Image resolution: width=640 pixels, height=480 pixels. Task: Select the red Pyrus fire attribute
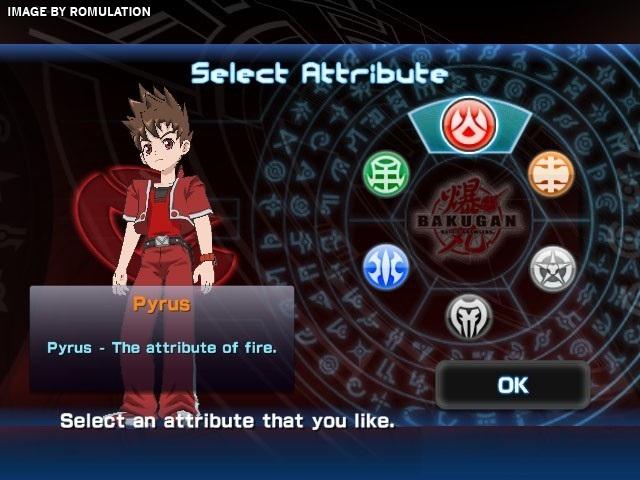coord(468,125)
